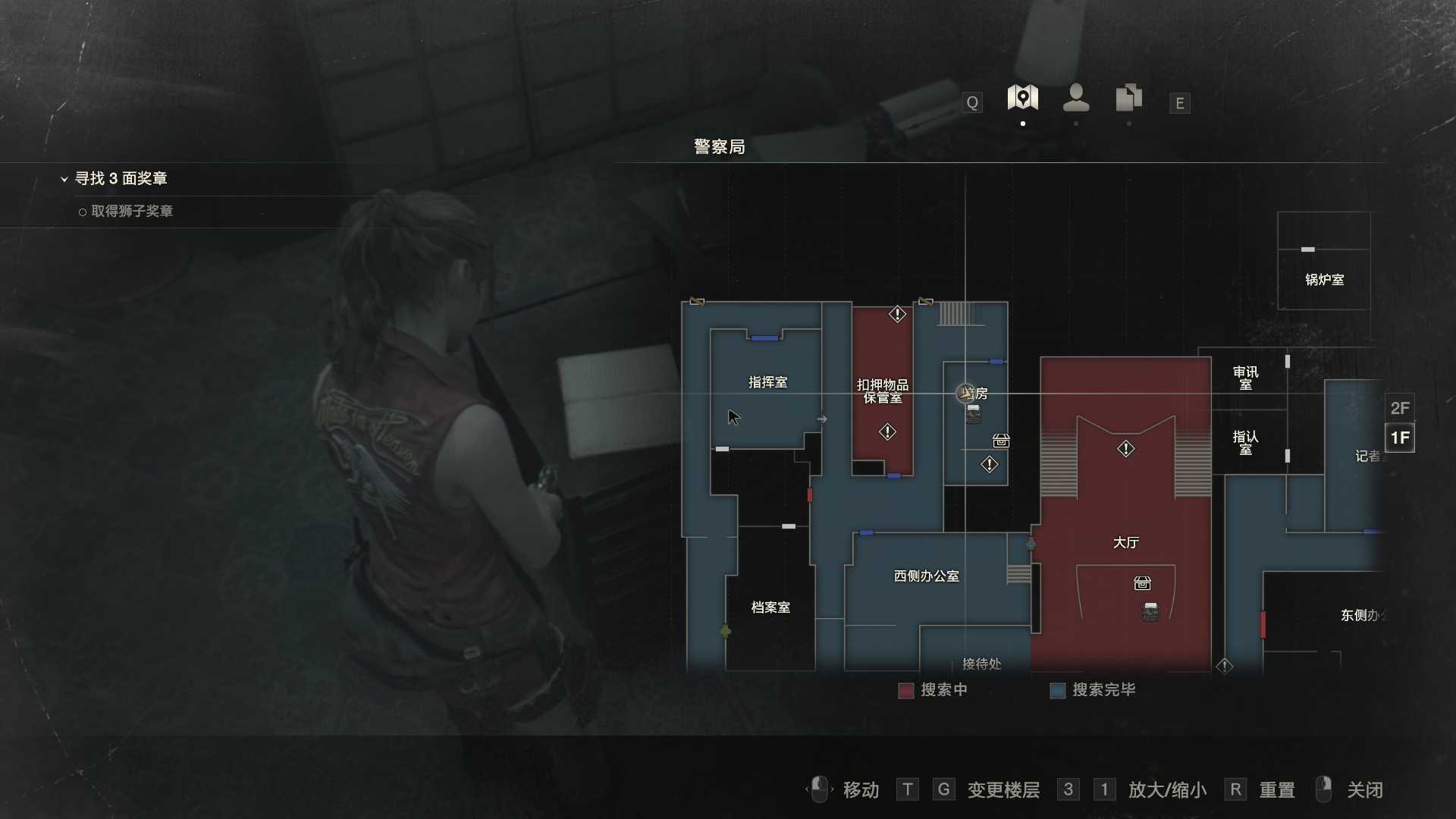Select the 取得狮子奖章 objective entry
Viewport: 1456px width, 819px height.
(x=131, y=212)
